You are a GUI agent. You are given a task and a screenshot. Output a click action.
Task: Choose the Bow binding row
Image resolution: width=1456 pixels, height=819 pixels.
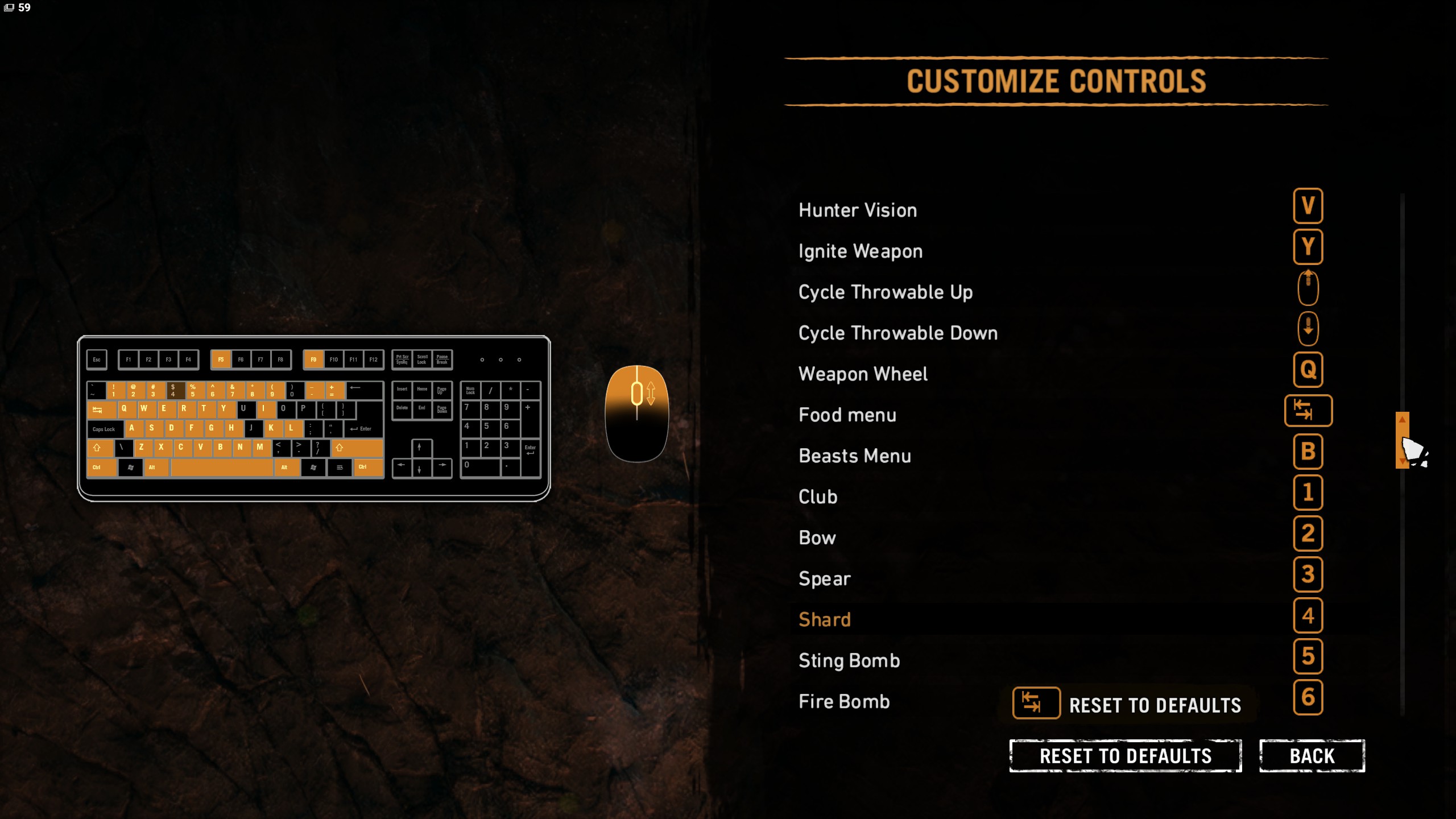click(x=817, y=538)
